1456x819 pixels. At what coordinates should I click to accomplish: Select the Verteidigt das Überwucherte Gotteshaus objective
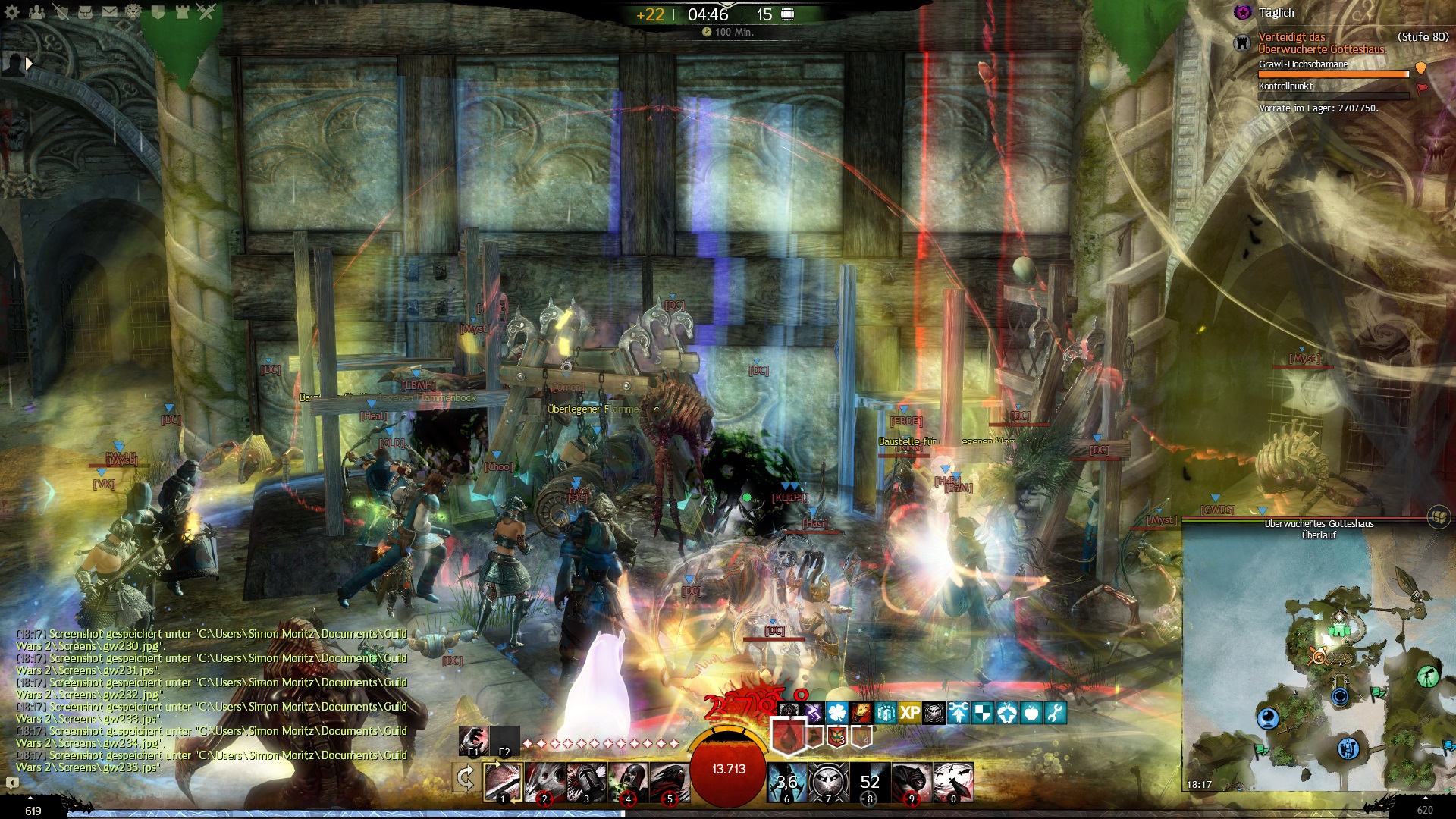click(1320, 42)
